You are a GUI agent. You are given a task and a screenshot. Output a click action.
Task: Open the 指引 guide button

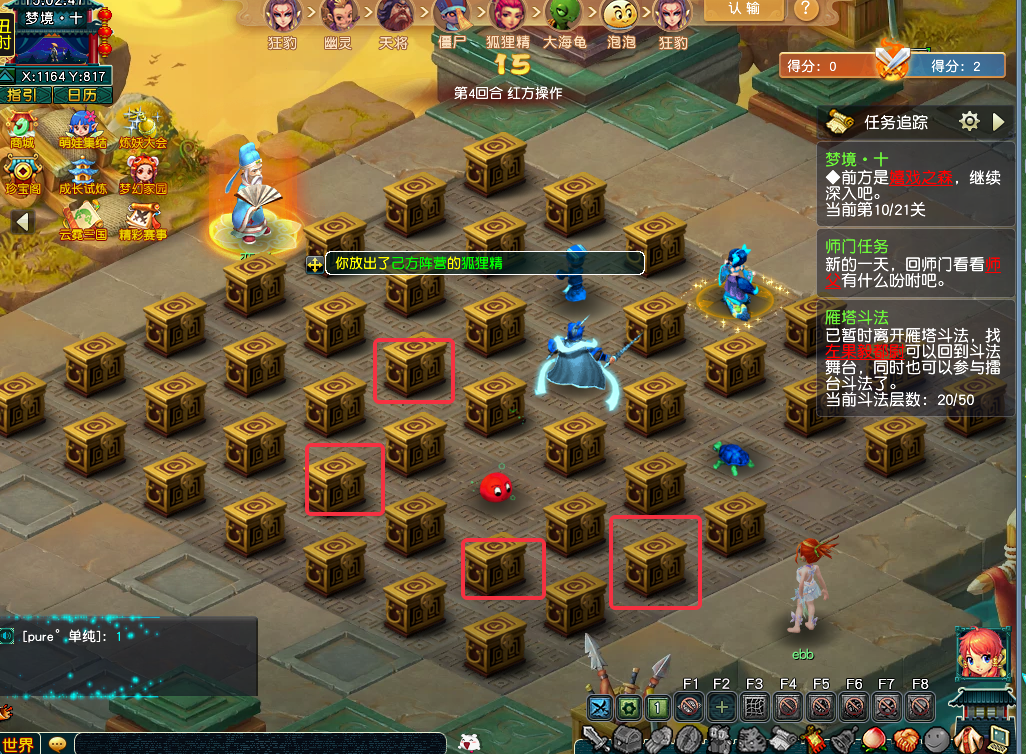point(22,95)
